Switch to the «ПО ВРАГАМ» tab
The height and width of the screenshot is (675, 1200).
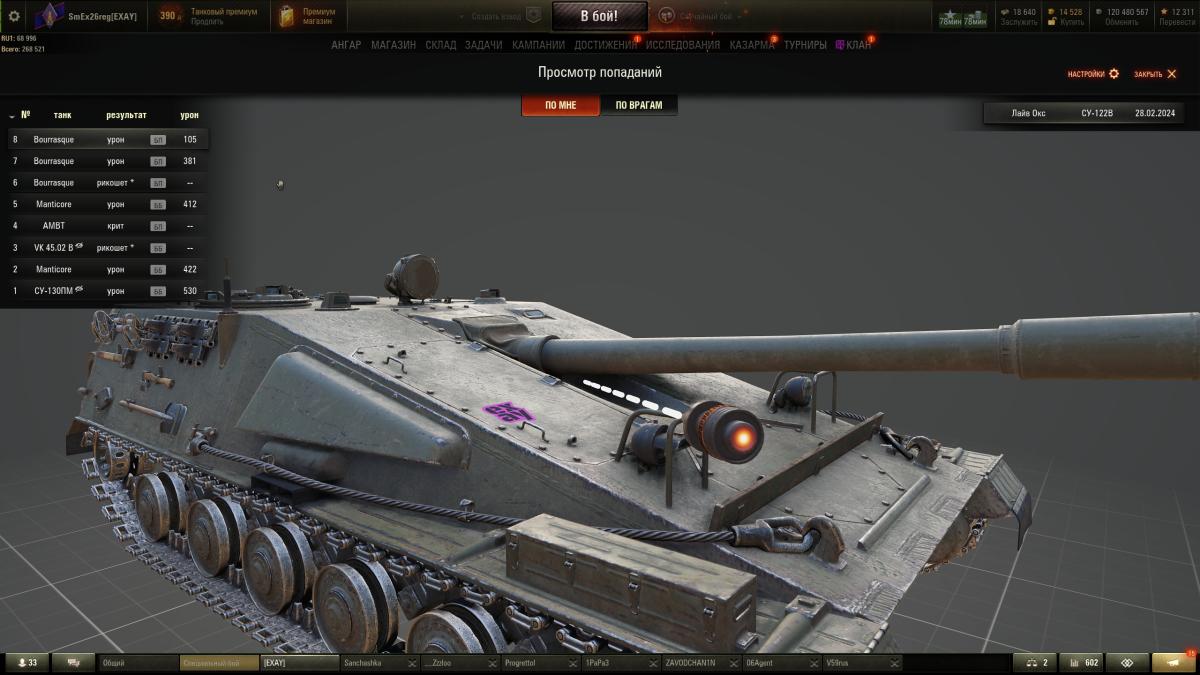tap(639, 105)
